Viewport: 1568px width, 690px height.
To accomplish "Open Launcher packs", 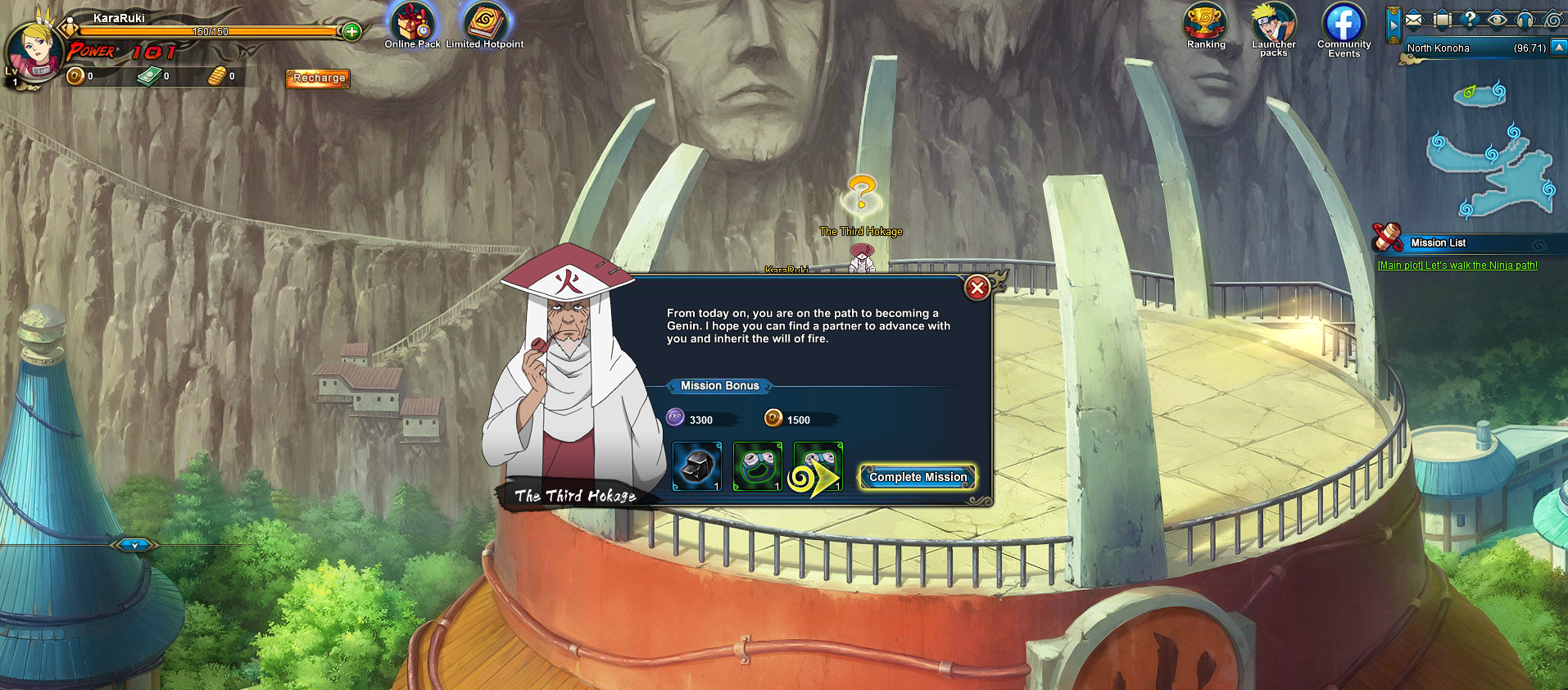I will coord(1273,26).
